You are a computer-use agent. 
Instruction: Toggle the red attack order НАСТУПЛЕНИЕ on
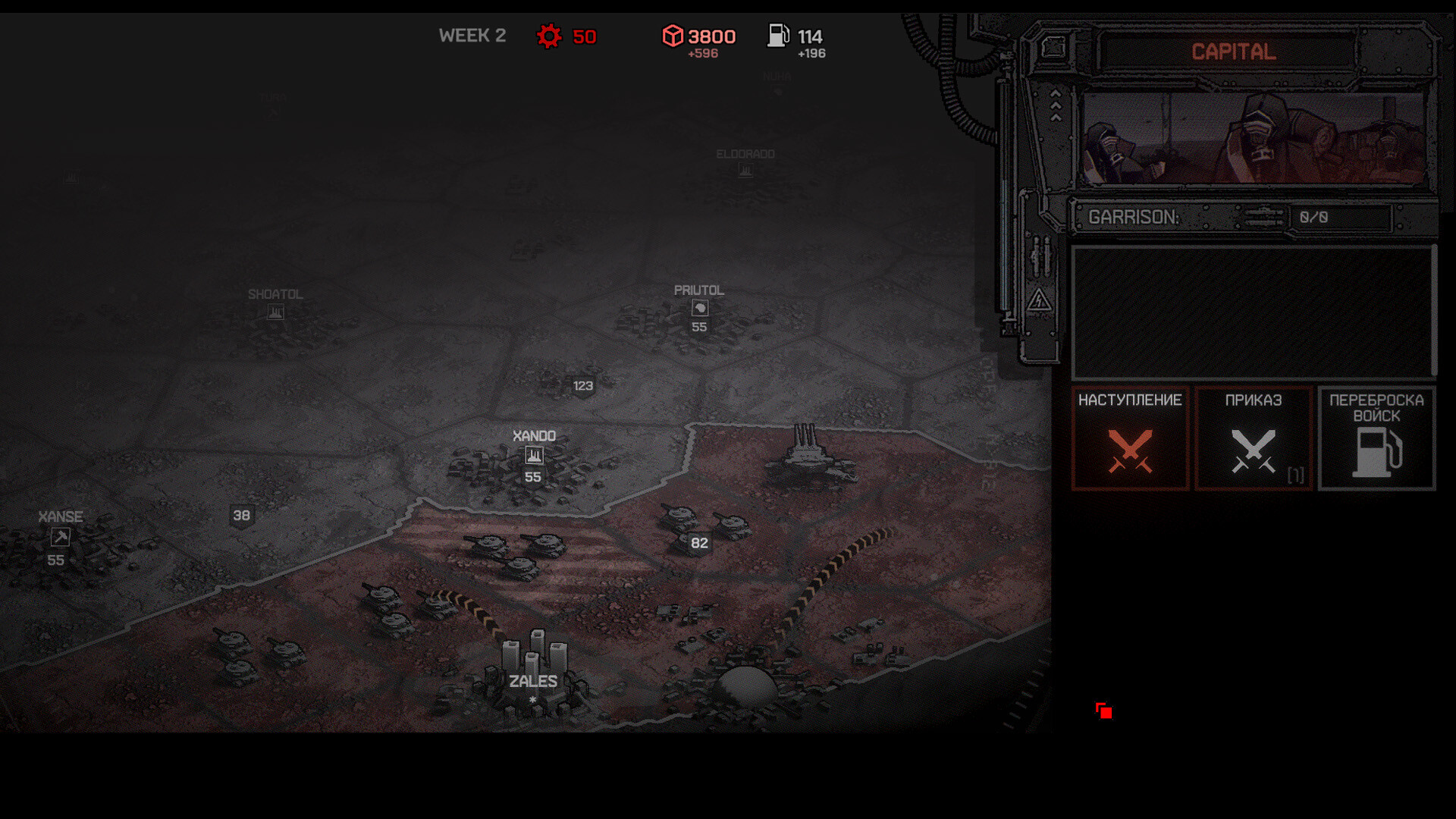[1129, 438]
